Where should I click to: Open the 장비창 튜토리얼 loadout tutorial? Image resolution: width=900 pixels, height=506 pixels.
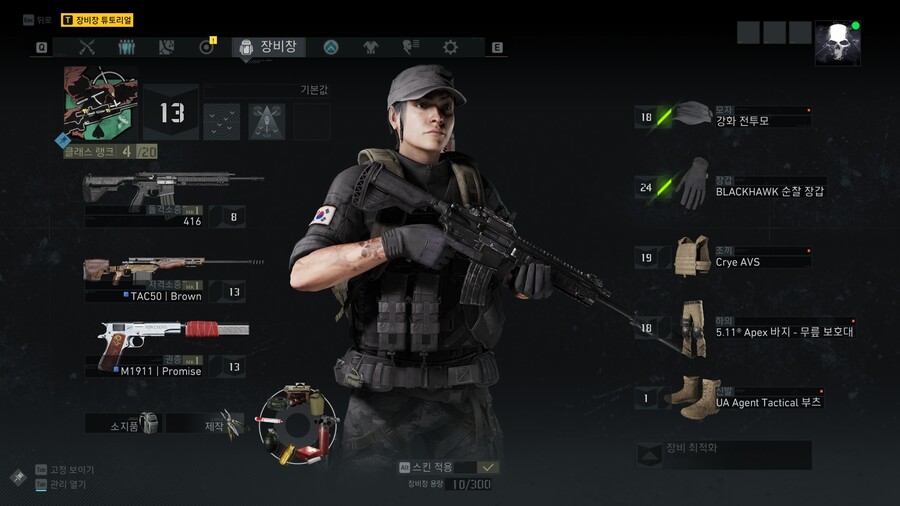(x=97, y=20)
